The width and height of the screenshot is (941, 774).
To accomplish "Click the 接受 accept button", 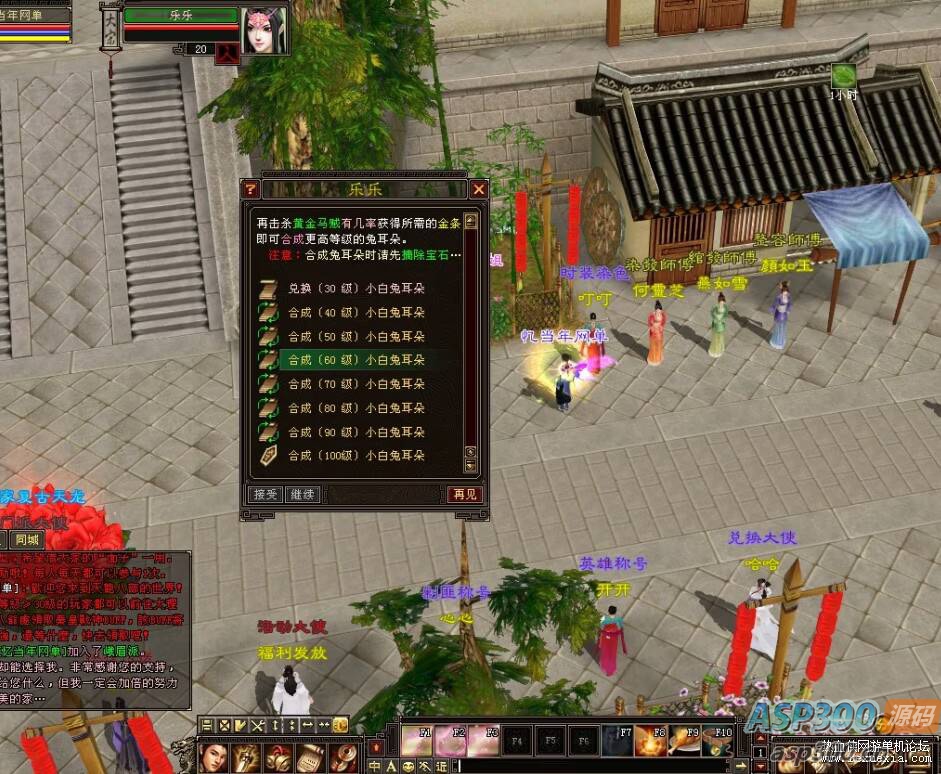I will pos(264,494).
